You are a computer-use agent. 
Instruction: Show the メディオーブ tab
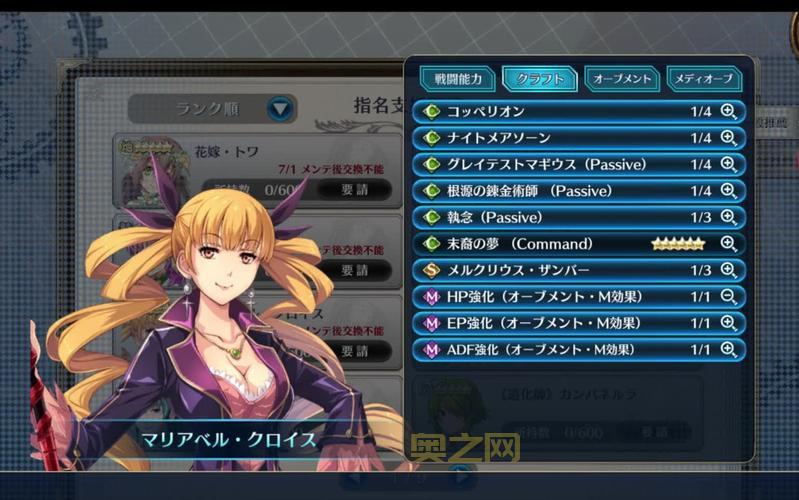704,78
